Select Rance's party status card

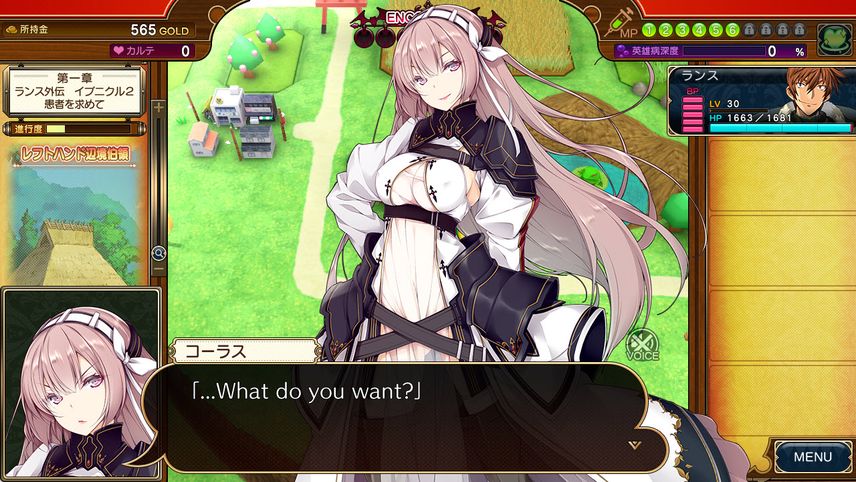[761, 100]
